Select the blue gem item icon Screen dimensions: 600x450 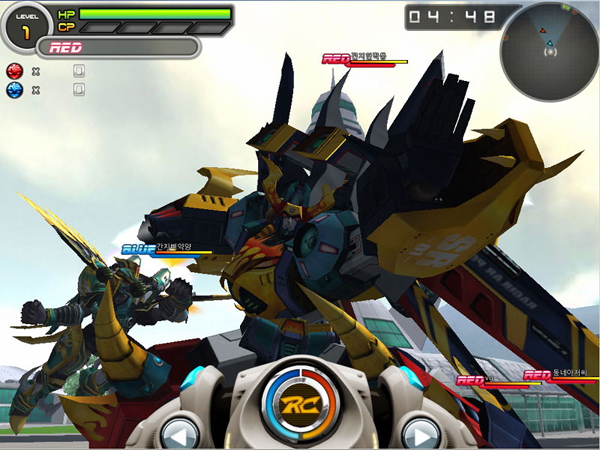point(14,90)
